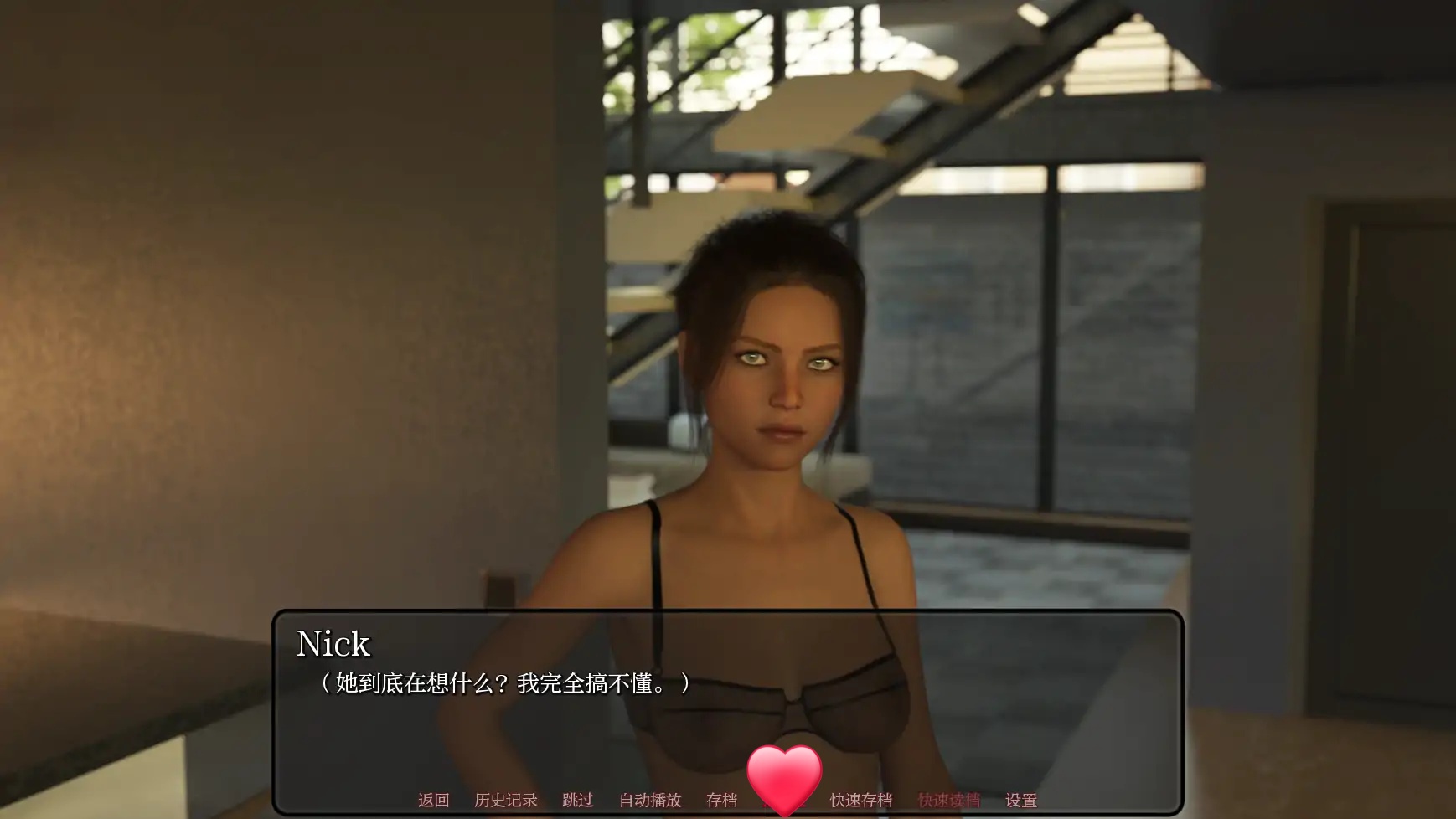
Task: Click the heart to reveal the covered menu item
Action: 784,774
